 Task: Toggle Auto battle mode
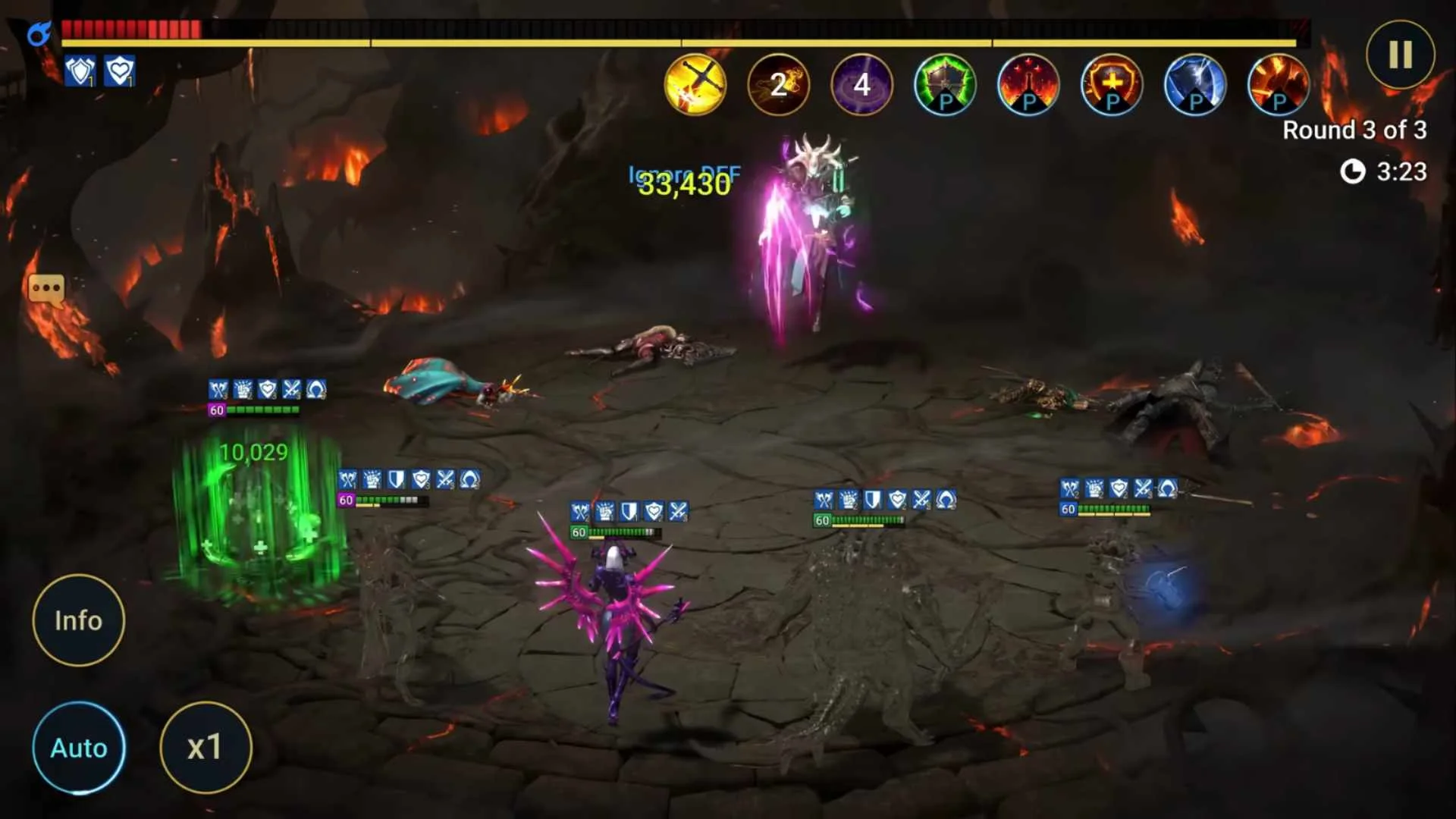78,748
